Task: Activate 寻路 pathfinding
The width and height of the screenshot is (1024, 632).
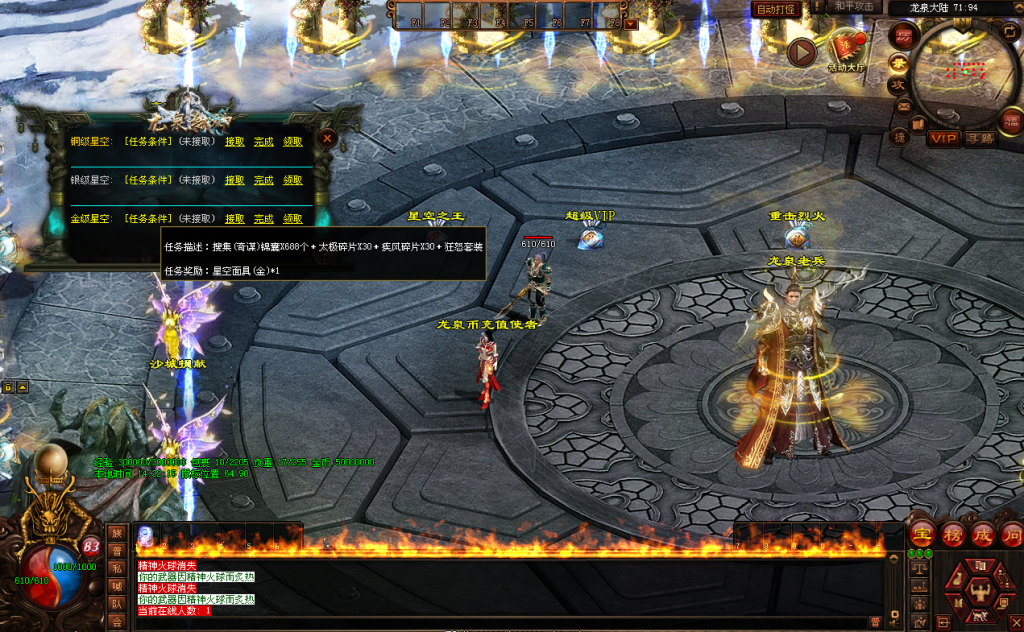Action: (980, 138)
